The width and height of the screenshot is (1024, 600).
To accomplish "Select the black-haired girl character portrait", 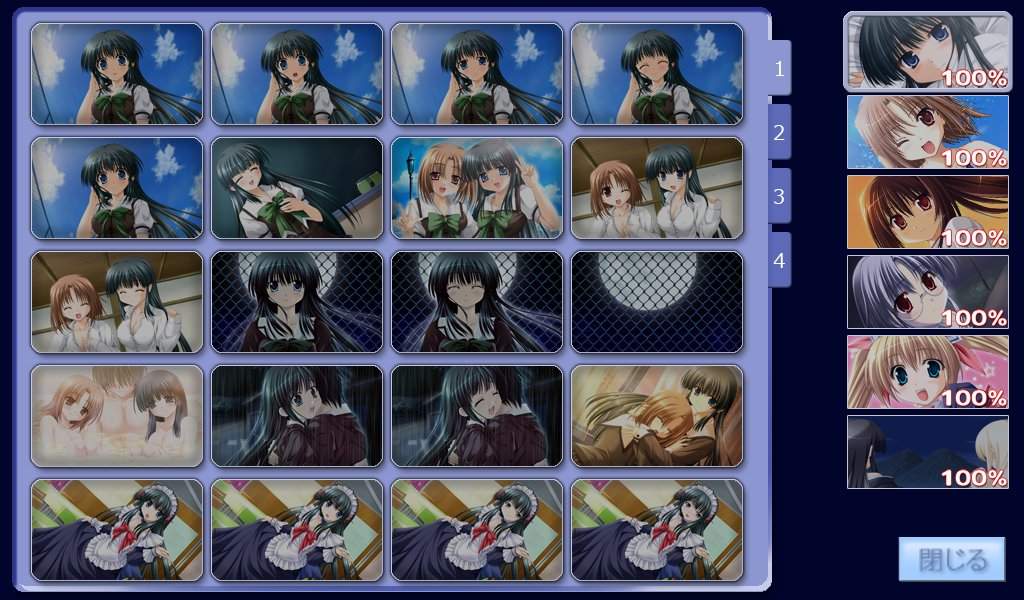I will [927, 51].
